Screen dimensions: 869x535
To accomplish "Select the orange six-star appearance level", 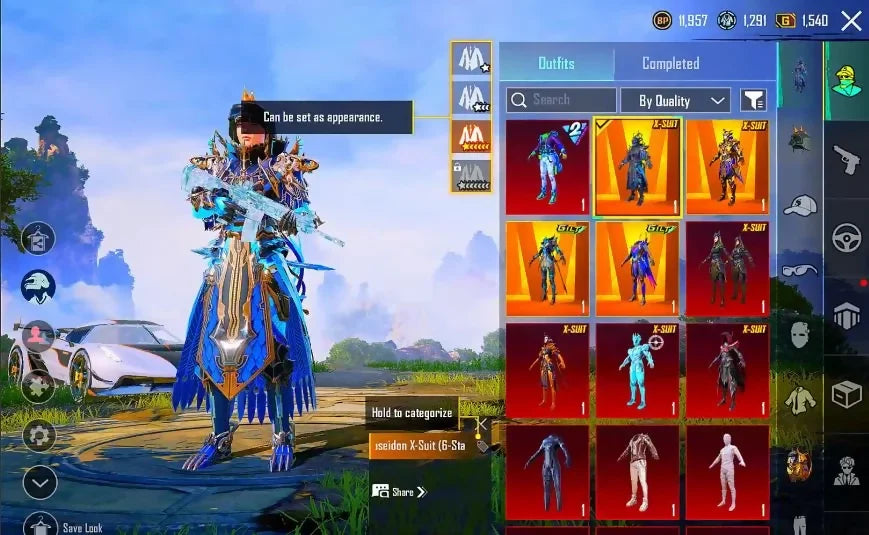I will click(x=471, y=136).
